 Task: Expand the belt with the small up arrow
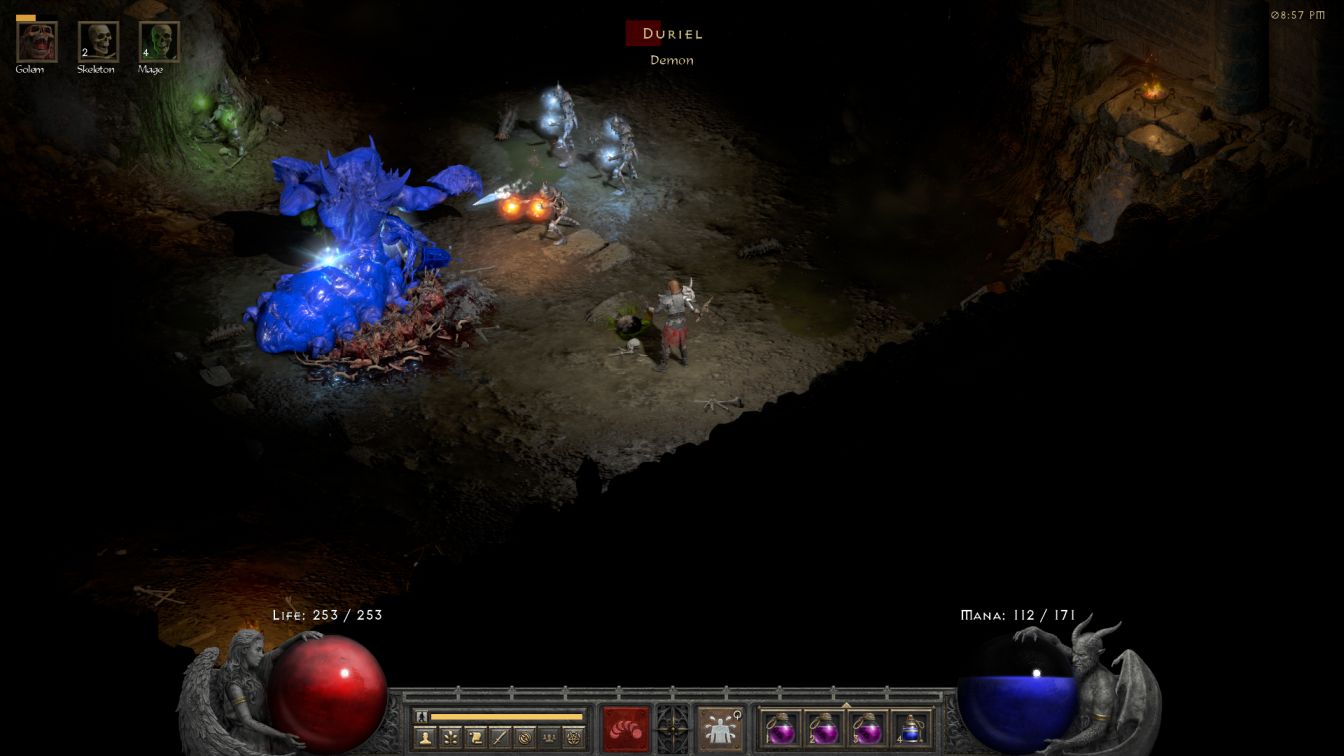pos(846,705)
